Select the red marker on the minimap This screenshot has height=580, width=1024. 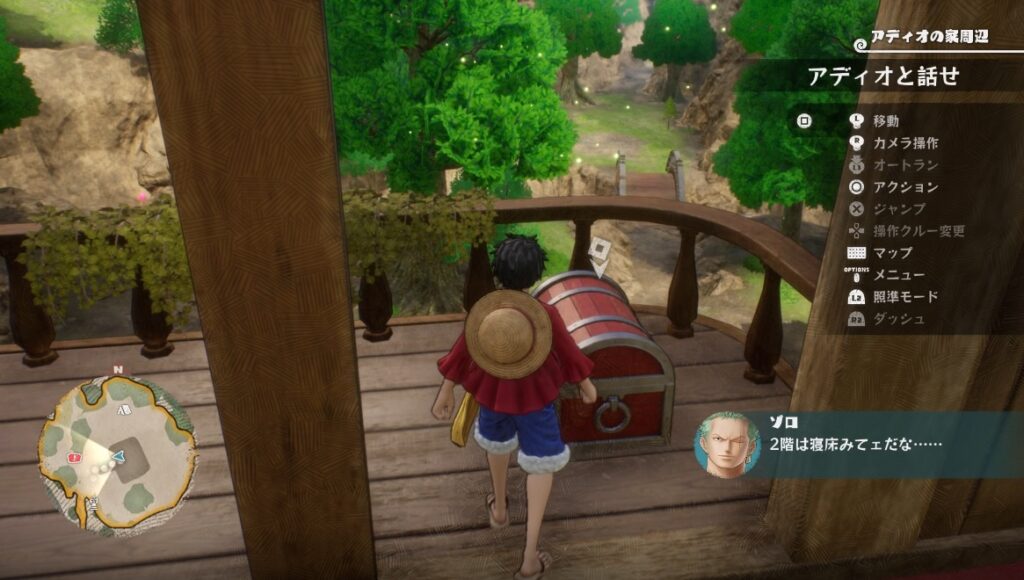tap(73, 457)
